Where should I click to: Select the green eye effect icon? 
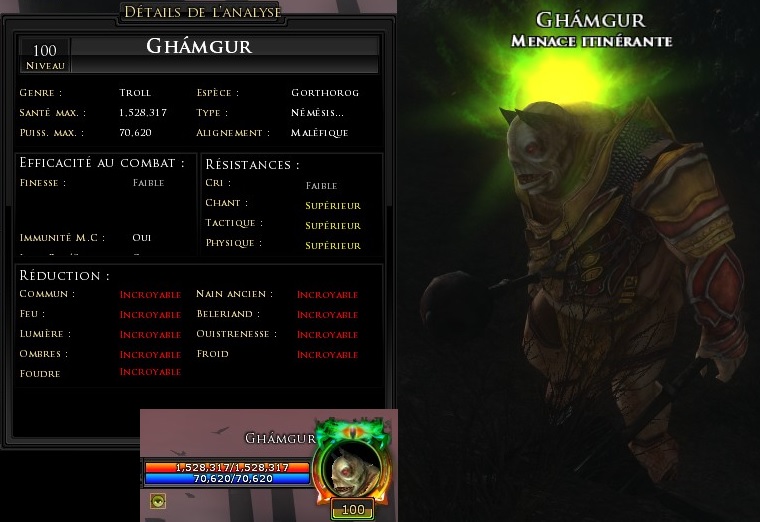pyautogui.click(x=158, y=501)
